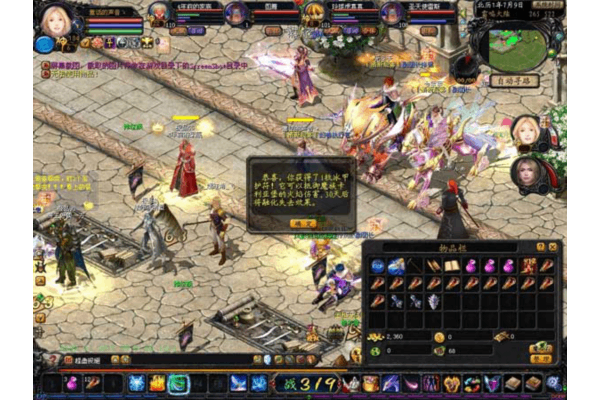600x400 pixels.
Task: Open the book icon in the bottom menu bar
Action: click(512, 383)
